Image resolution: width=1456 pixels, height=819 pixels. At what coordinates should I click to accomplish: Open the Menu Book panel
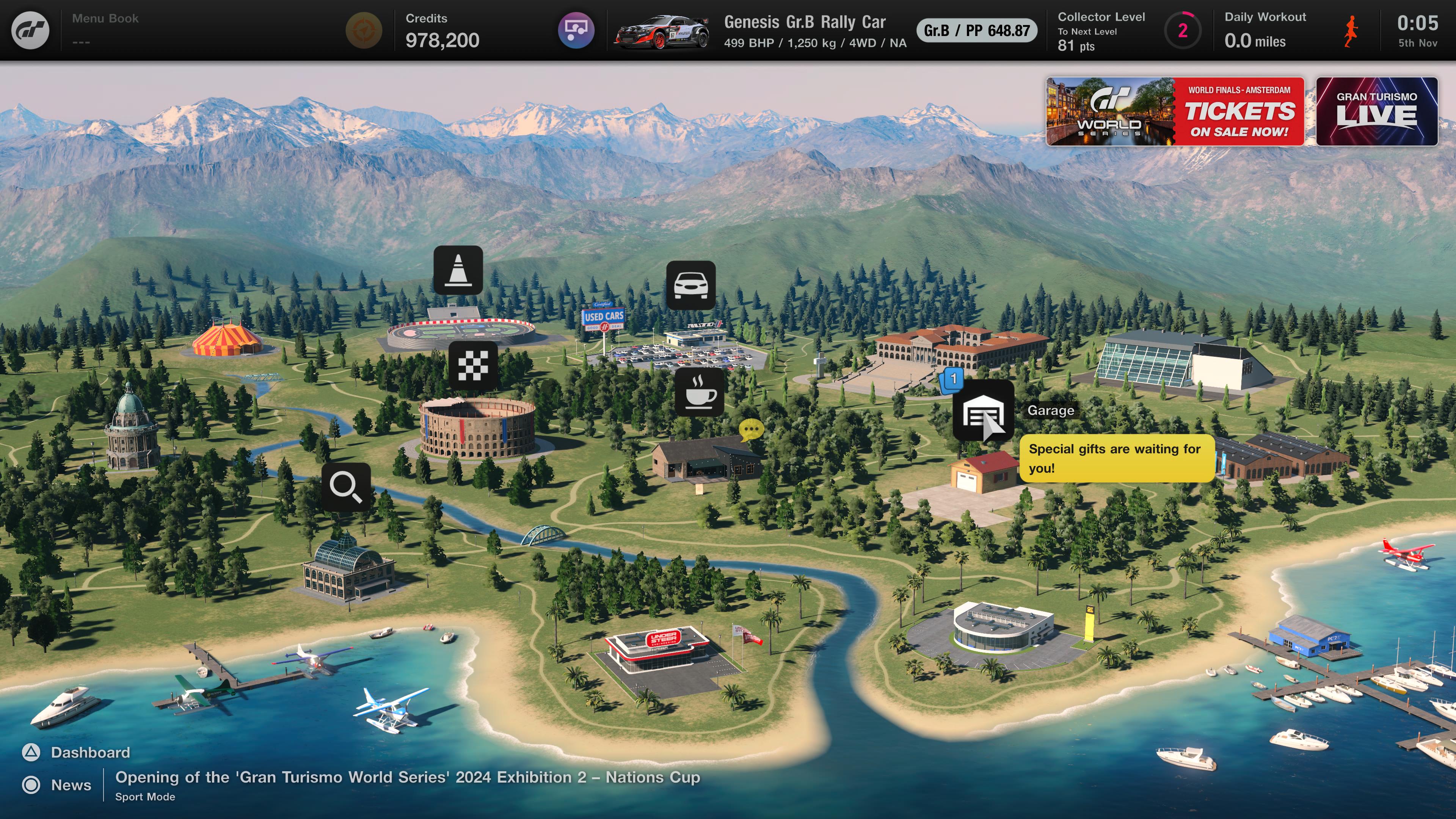pos(105,30)
